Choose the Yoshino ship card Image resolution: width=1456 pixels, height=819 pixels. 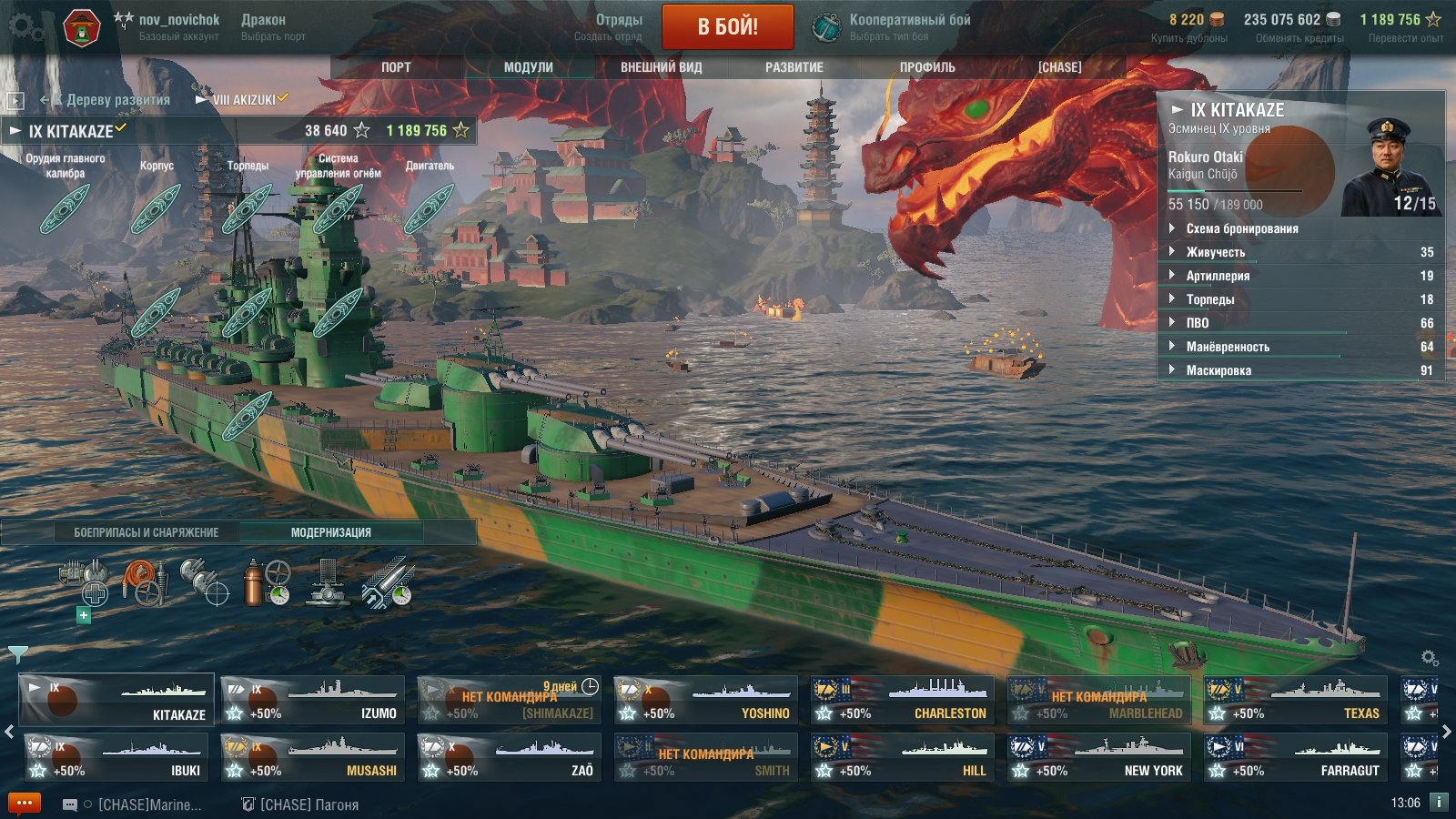[x=705, y=700]
